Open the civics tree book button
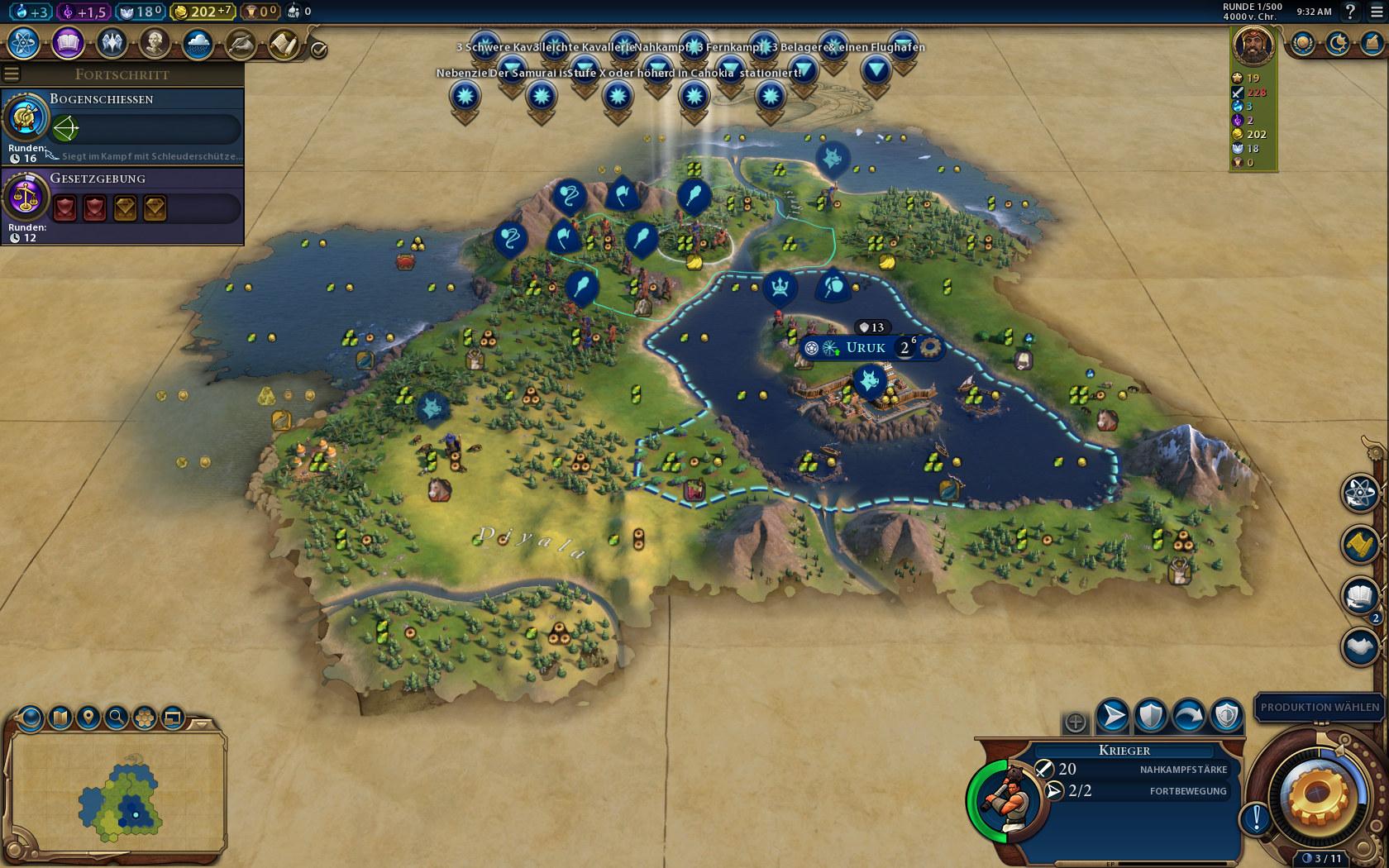This screenshot has height=868, width=1389. (x=68, y=43)
